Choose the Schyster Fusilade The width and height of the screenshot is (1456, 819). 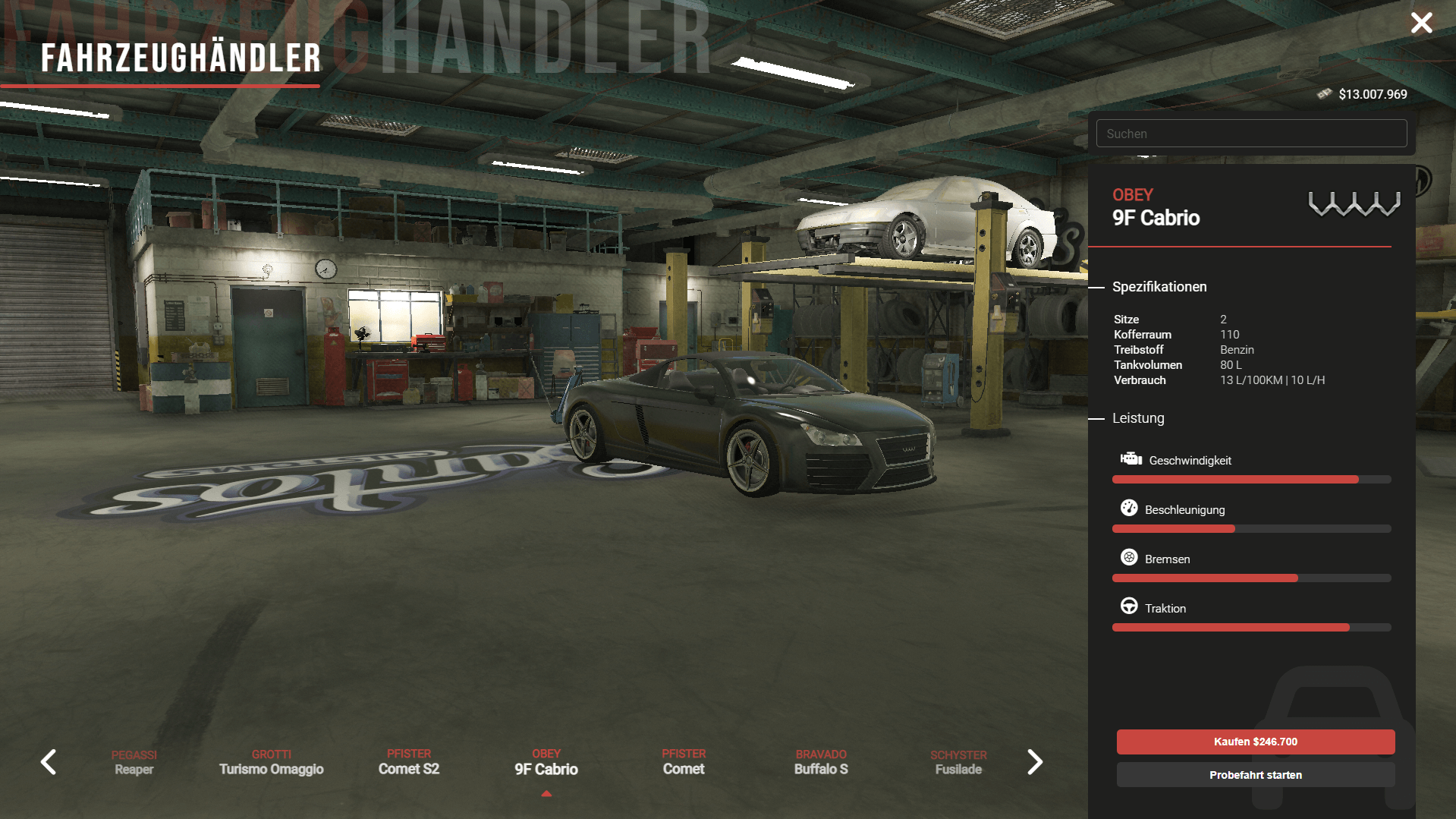[x=958, y=762]
